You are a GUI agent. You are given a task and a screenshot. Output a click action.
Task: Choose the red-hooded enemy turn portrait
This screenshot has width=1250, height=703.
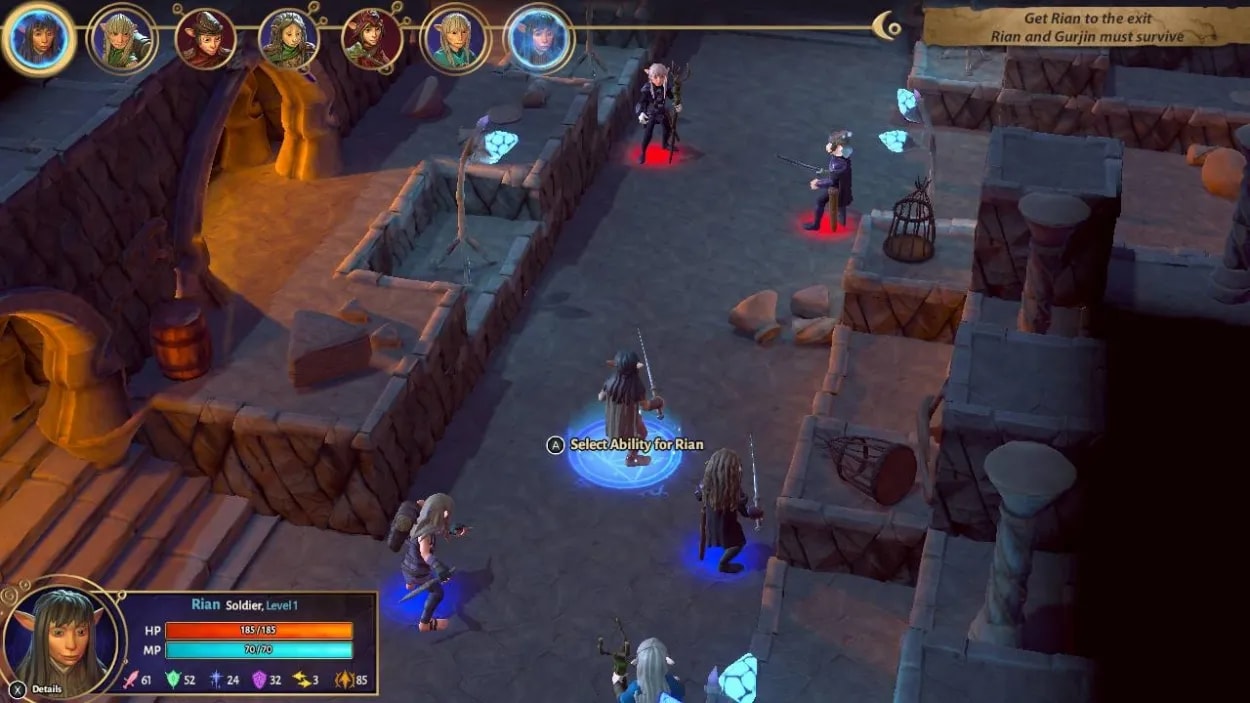pyautogui.click(x=372, y=39)
